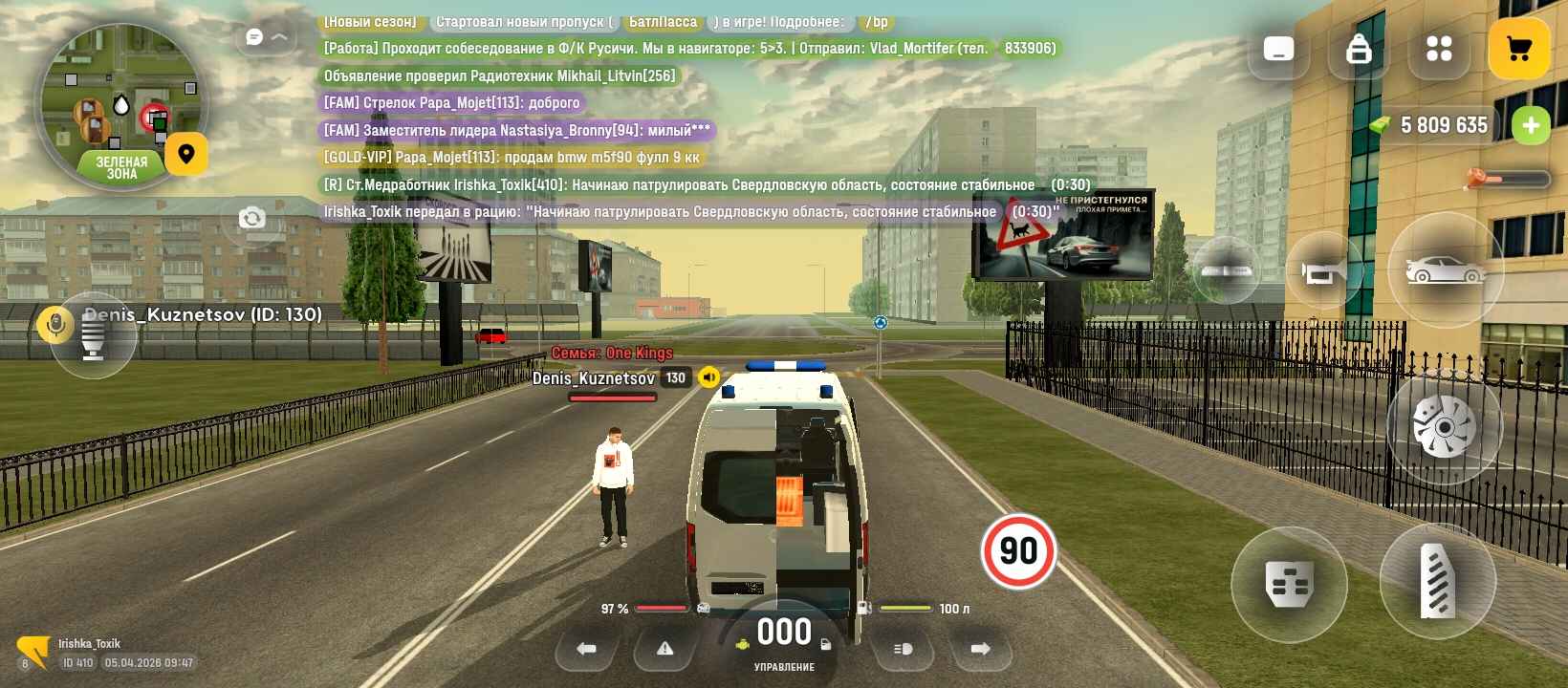Add money with the green plus button
This screenshot has width=1568, height=688.
pyautogui.click(x=1531, y=125)
